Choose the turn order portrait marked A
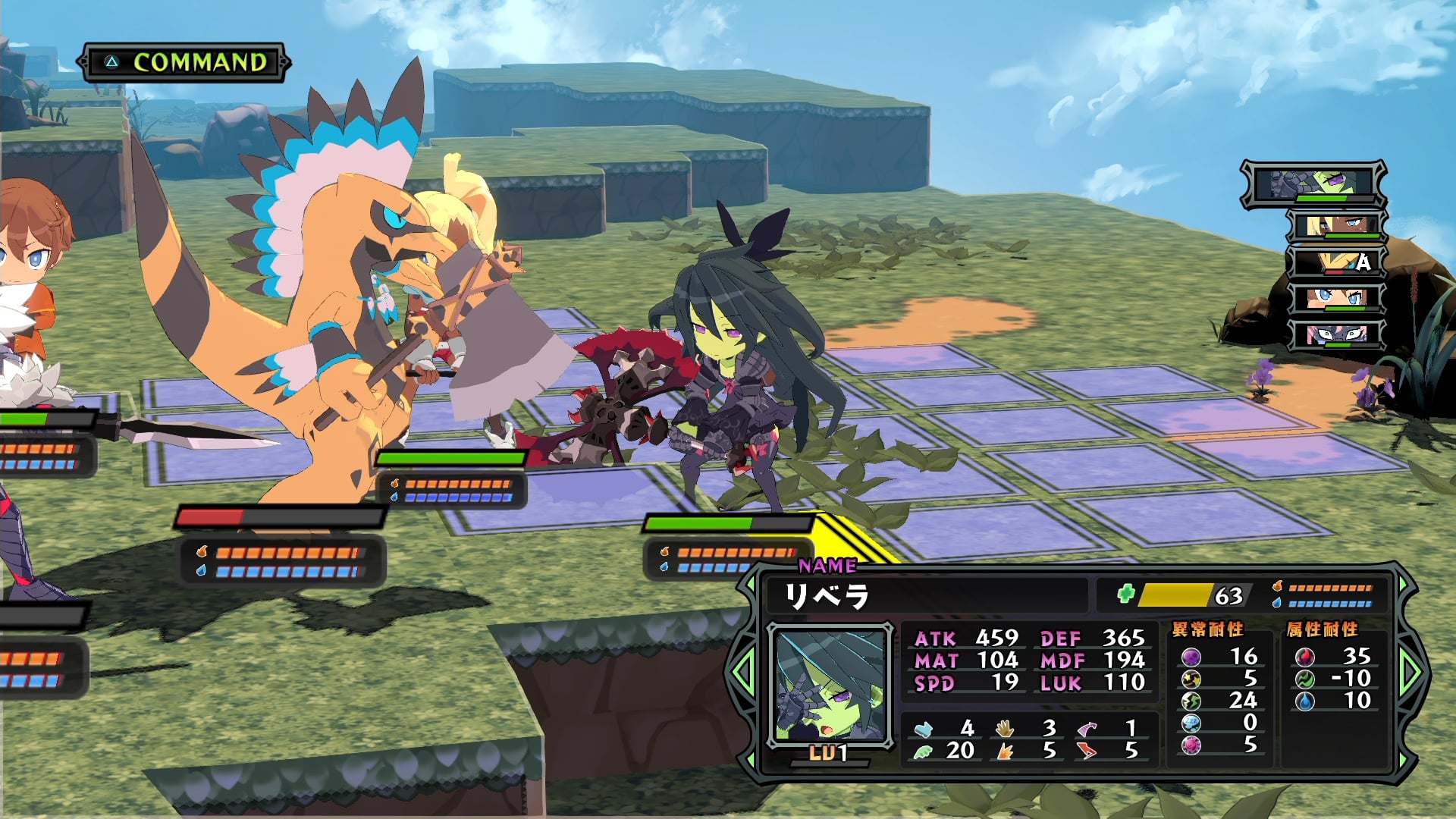The height and width of the screenshot is (819, 1456). pos(1336,262)
